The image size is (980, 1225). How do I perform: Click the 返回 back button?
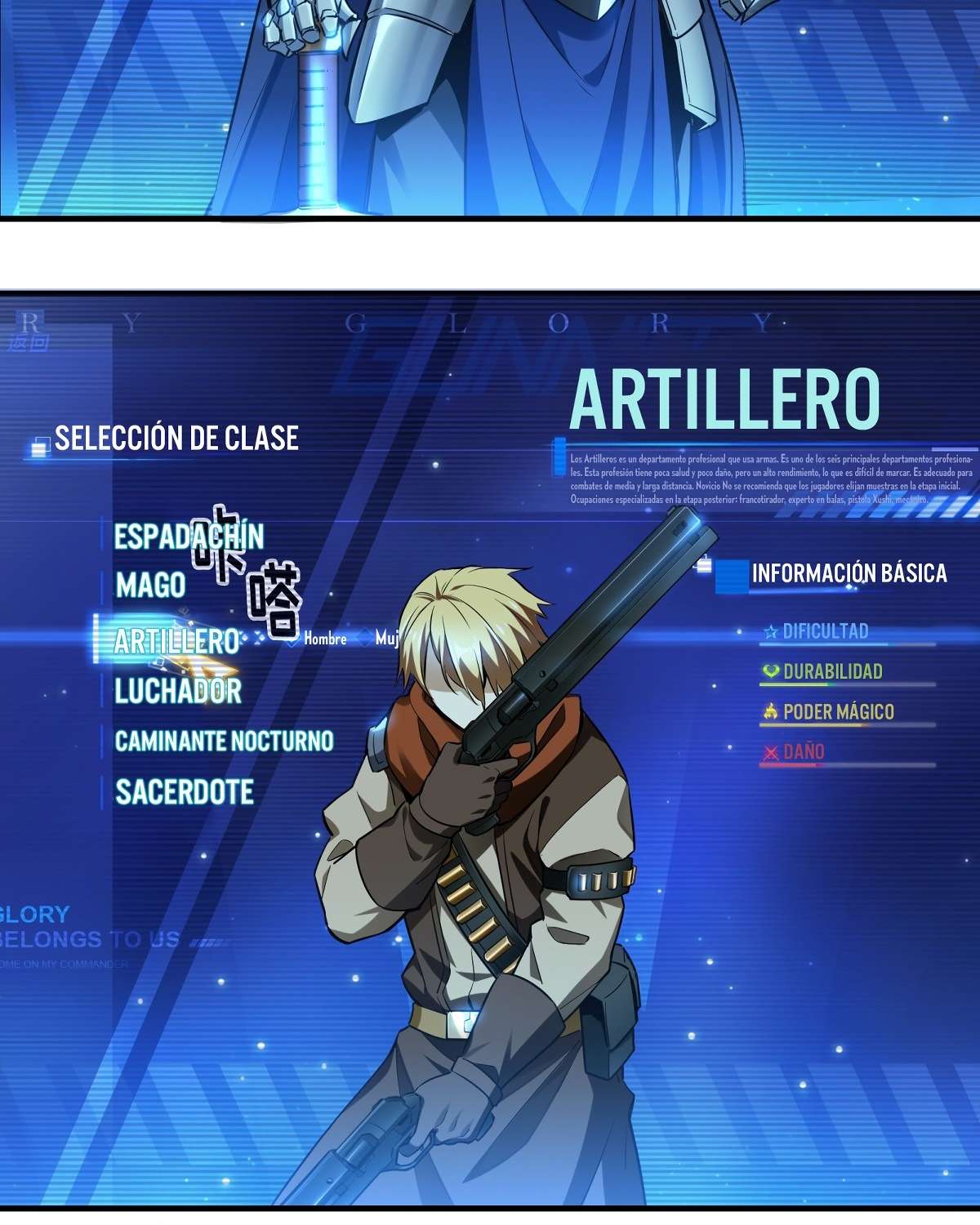[29, 343]
